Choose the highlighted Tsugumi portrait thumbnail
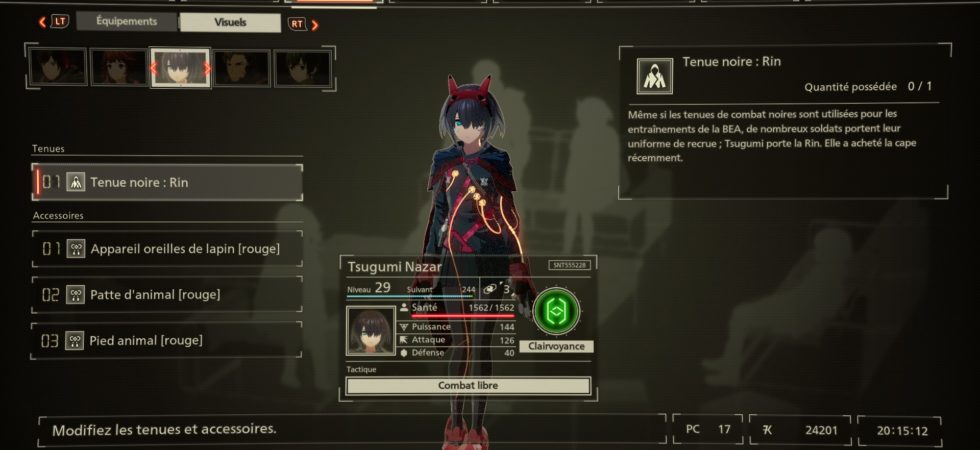Screen dimensions: 980x450 coord(180,68)
